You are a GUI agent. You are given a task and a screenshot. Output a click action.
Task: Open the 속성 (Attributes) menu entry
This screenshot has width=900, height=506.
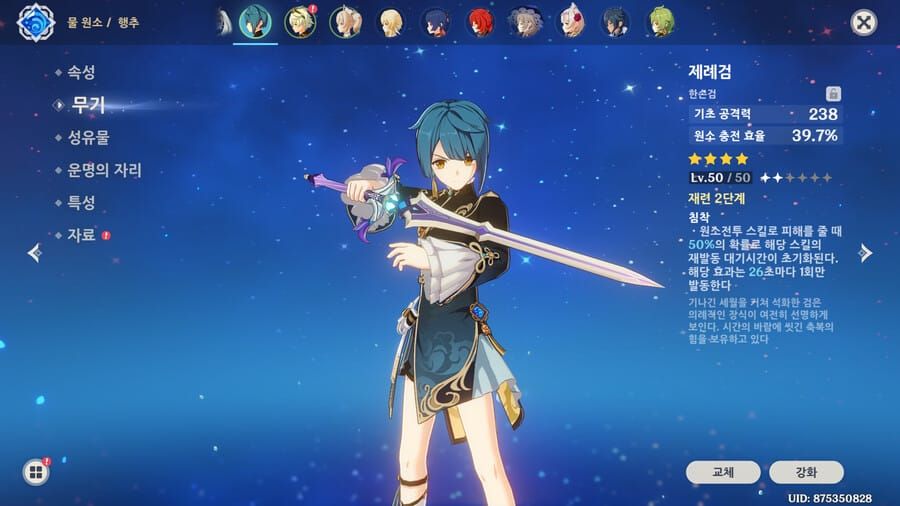coord(82,72)
